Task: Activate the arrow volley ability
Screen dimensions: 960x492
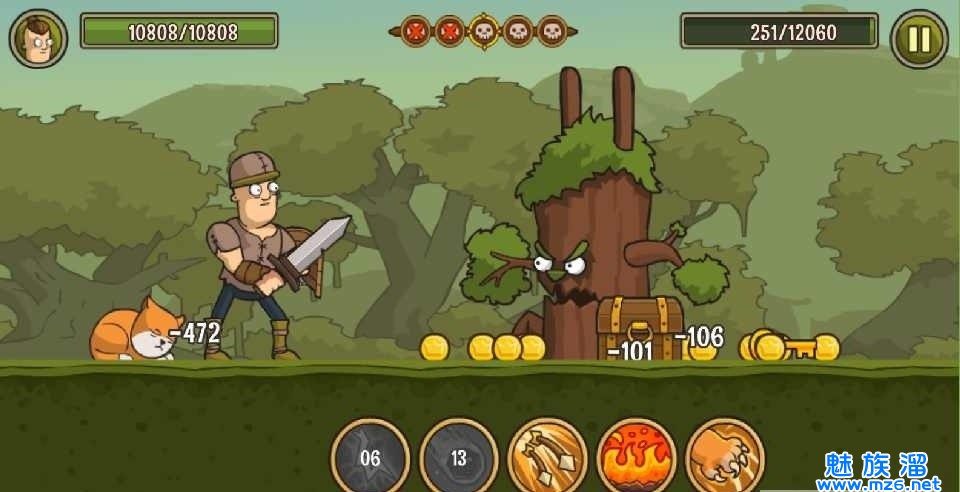Action: click(547, 456)
